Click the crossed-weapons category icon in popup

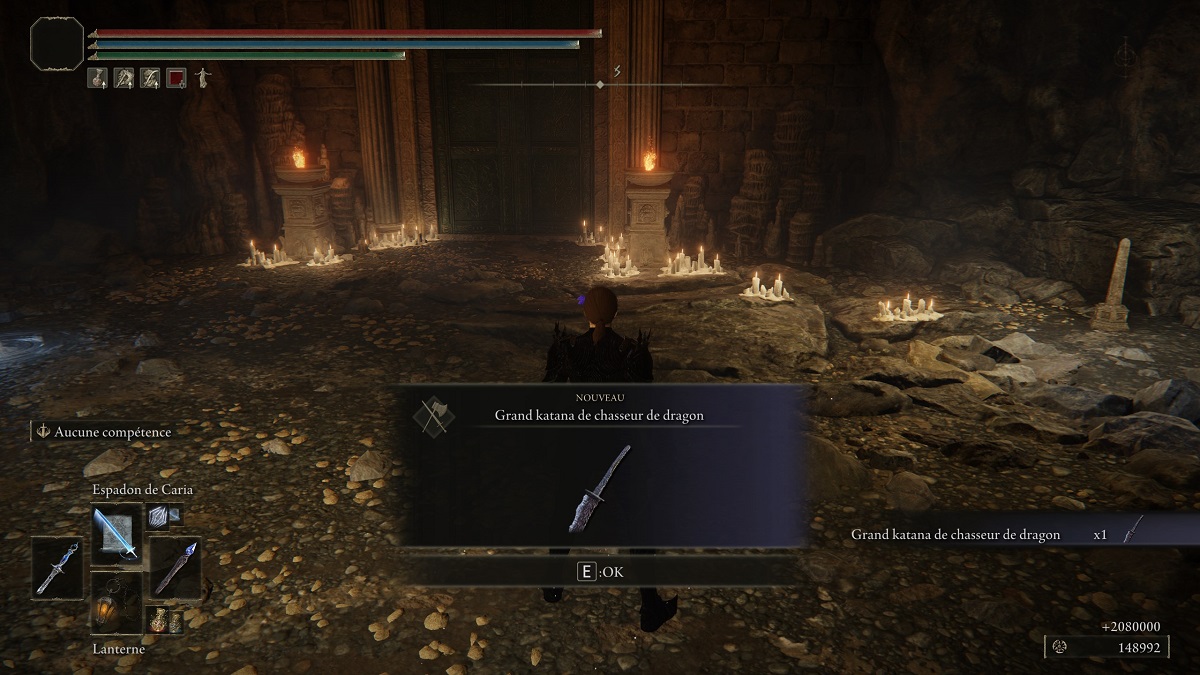click(433, 415)
